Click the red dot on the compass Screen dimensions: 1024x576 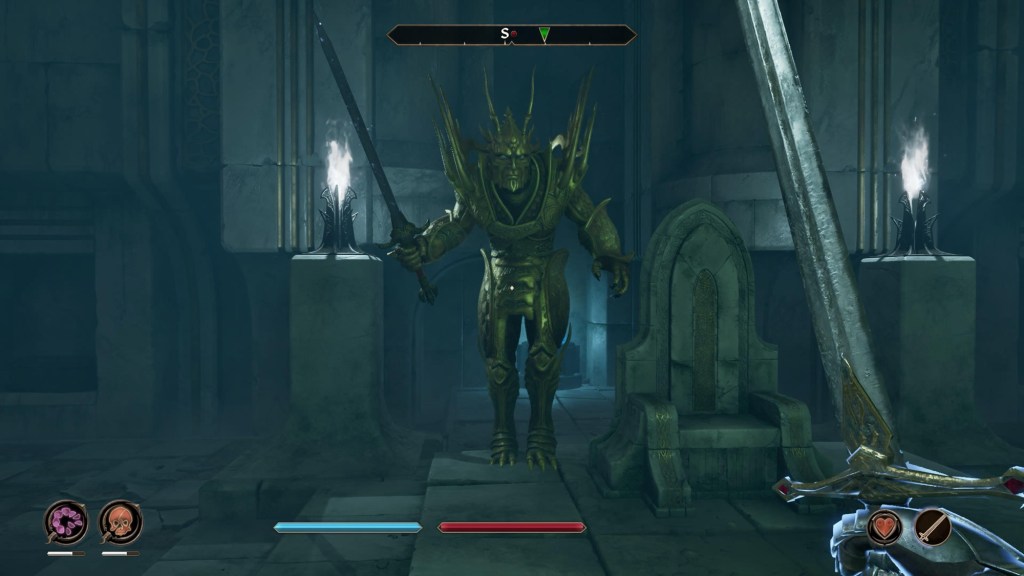coord(514,34)
